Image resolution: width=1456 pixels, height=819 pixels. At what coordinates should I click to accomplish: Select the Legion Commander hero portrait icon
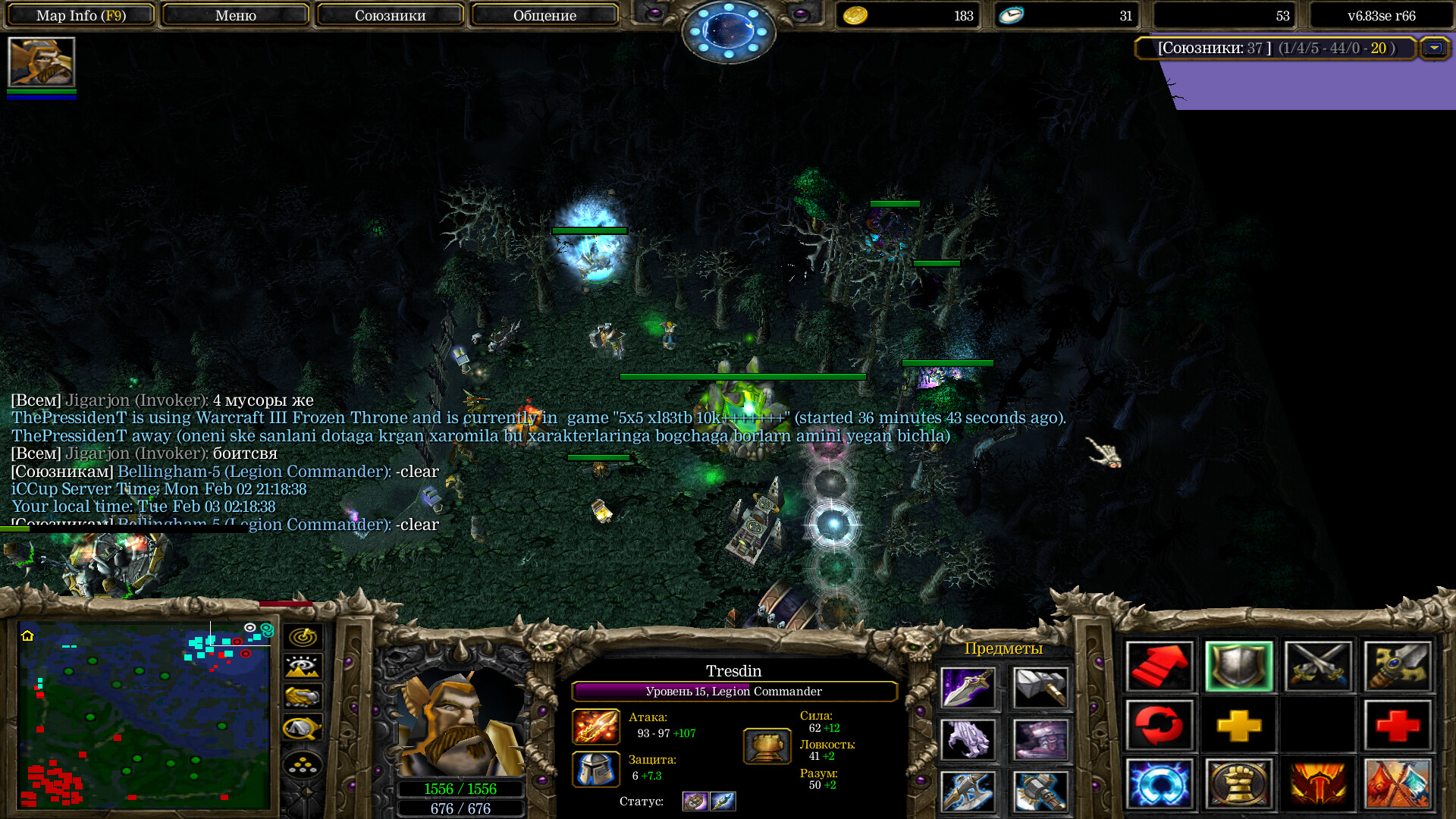click(42, 62)
